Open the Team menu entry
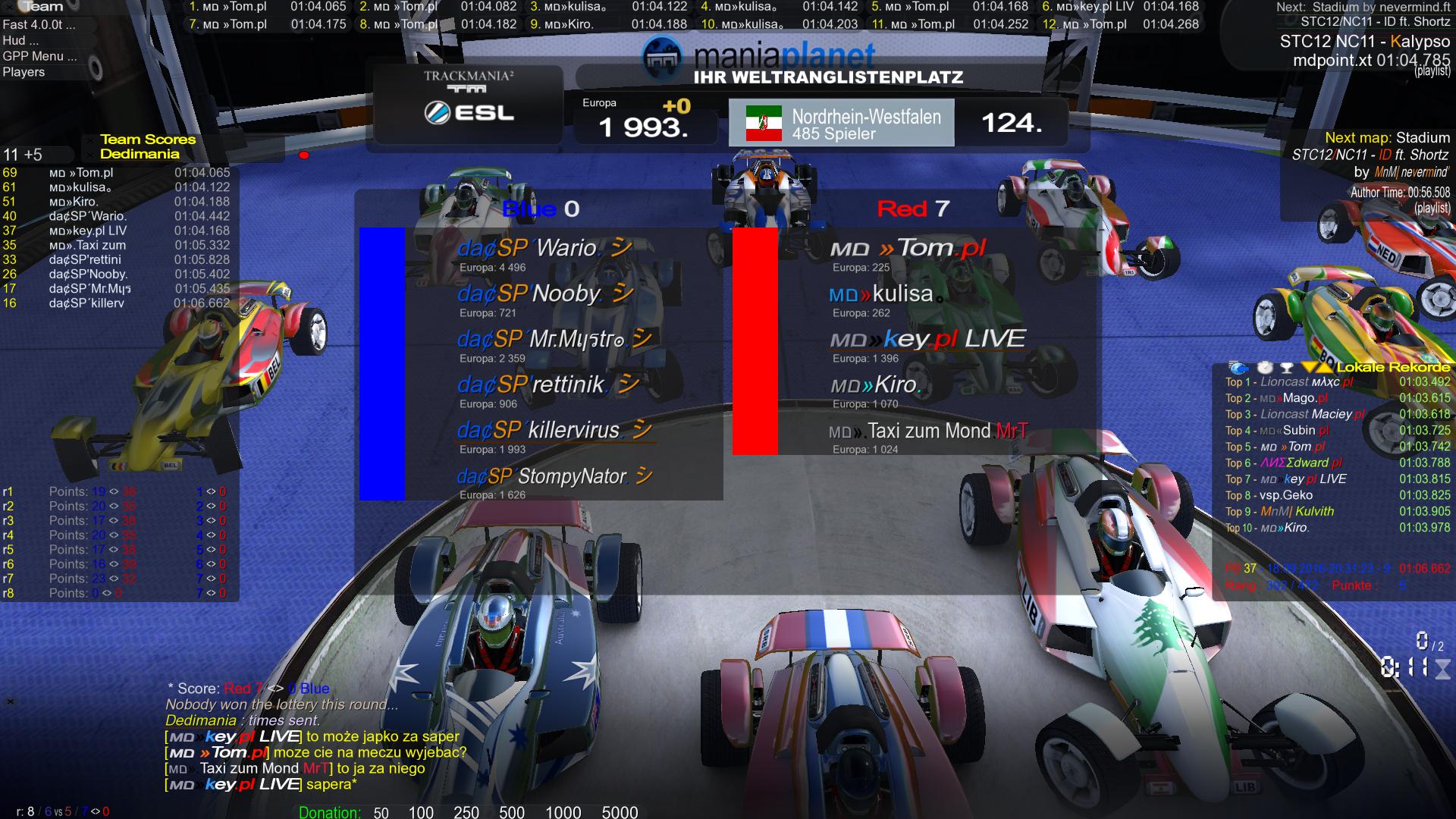Viewport: 1456px width, 819px height. [42, 7]
